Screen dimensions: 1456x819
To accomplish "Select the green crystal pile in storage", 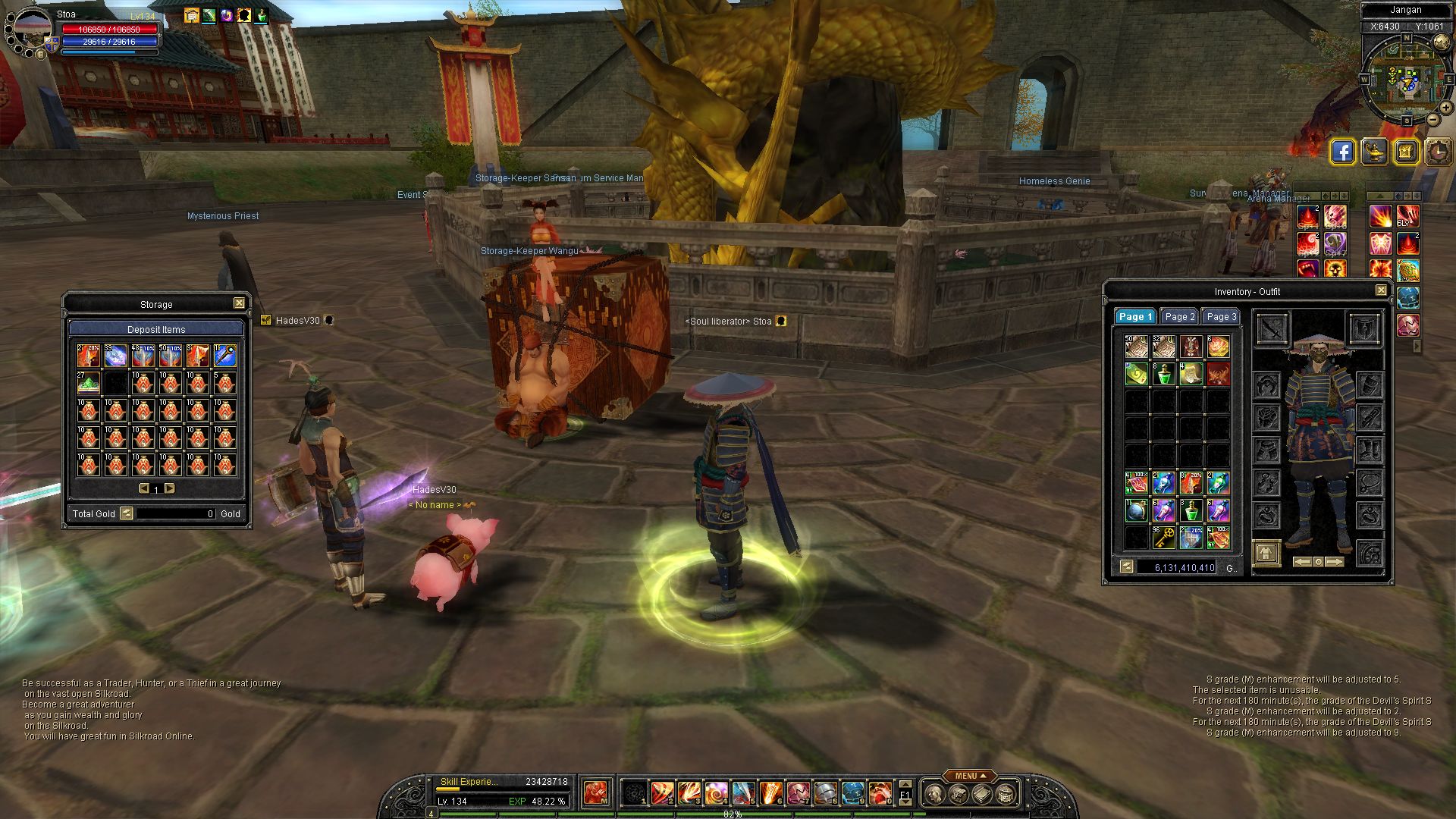I will (x=88, y=382).
